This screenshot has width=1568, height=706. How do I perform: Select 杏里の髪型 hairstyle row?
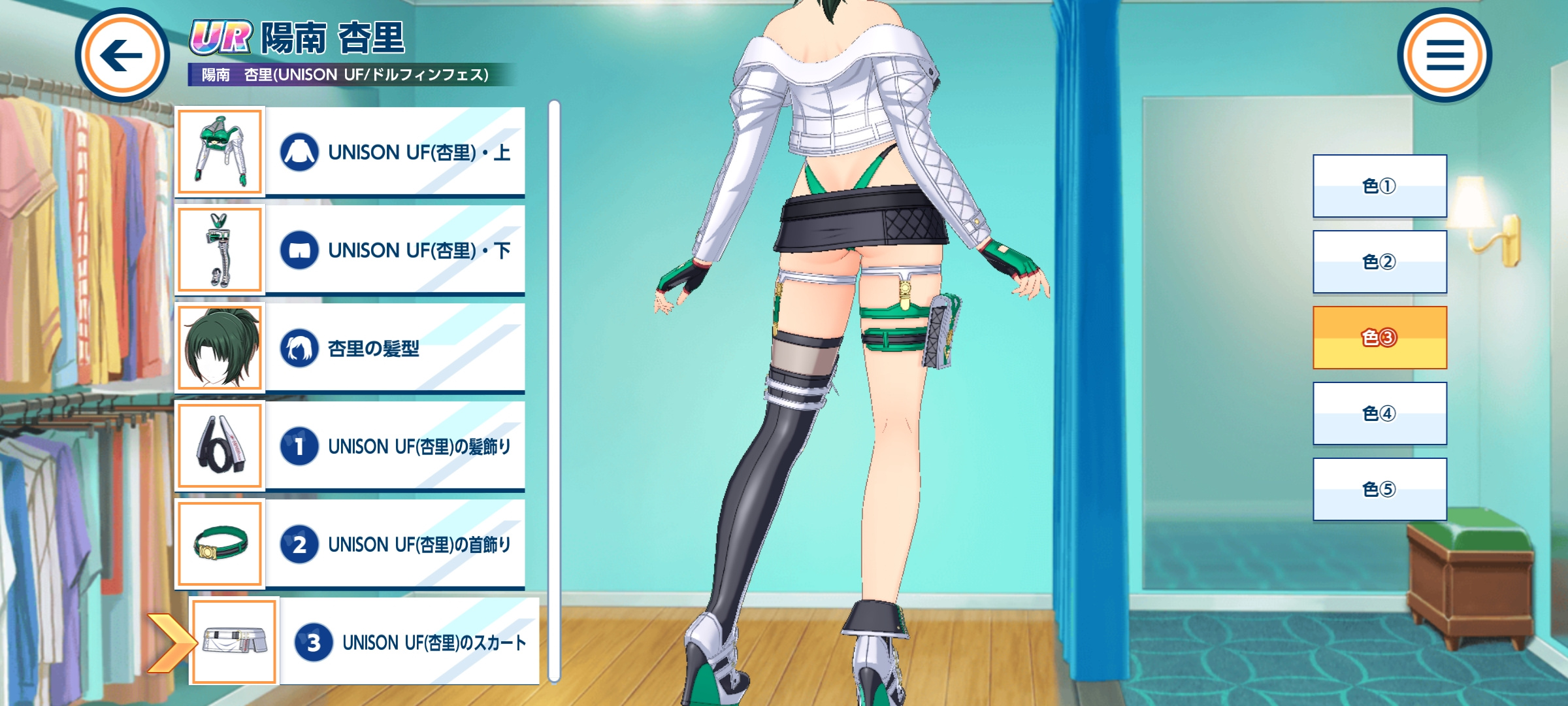point(395,348)
